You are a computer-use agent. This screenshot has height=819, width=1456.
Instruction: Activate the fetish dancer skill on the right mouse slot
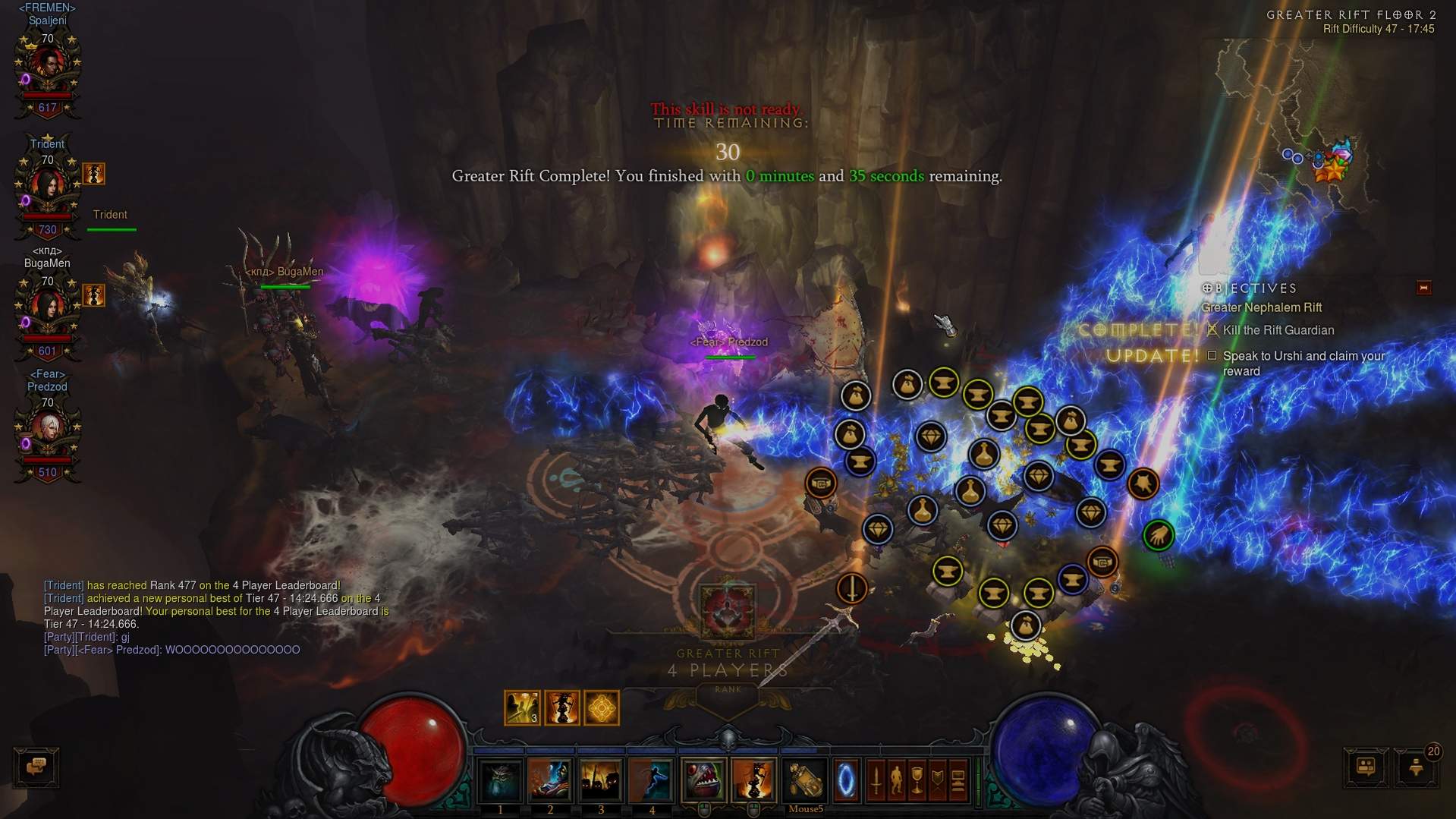coord(753,780)
